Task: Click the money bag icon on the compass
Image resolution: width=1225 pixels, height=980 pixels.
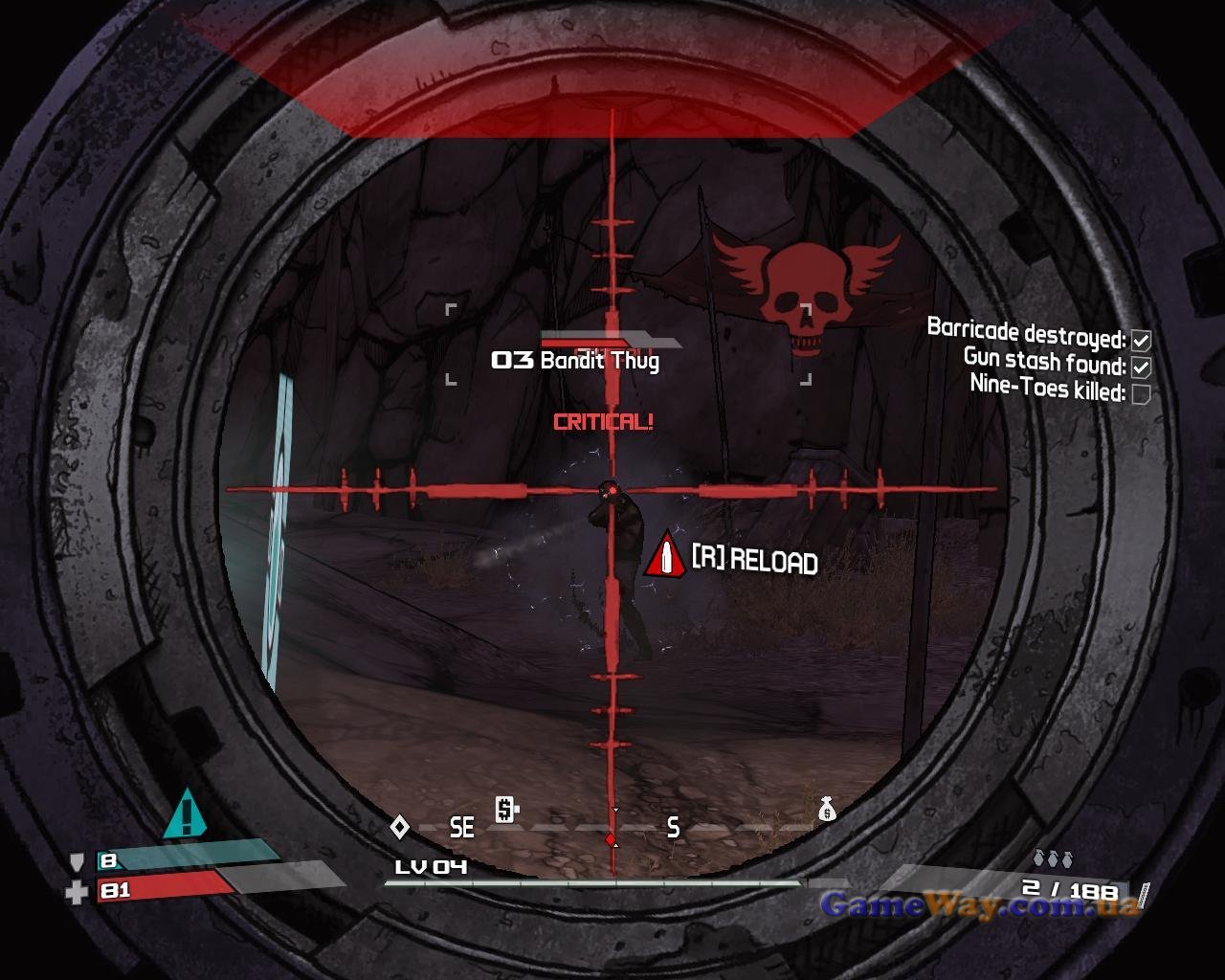Action: (827, 811)
